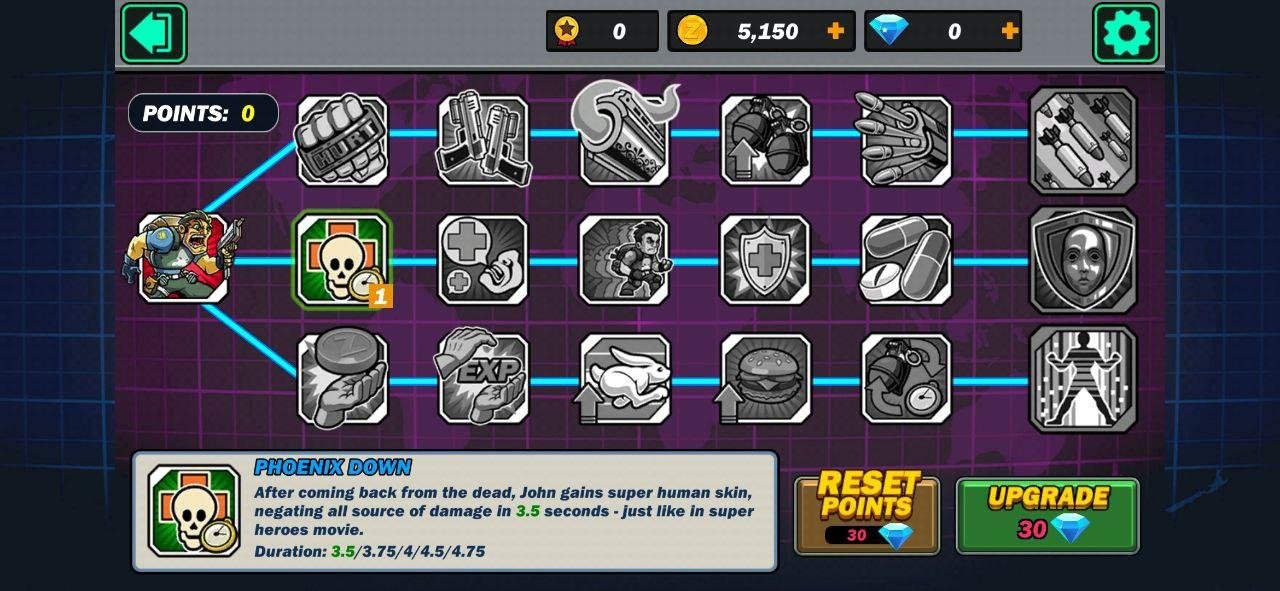Add more gold coins with plus button

(x=836, y=31)
